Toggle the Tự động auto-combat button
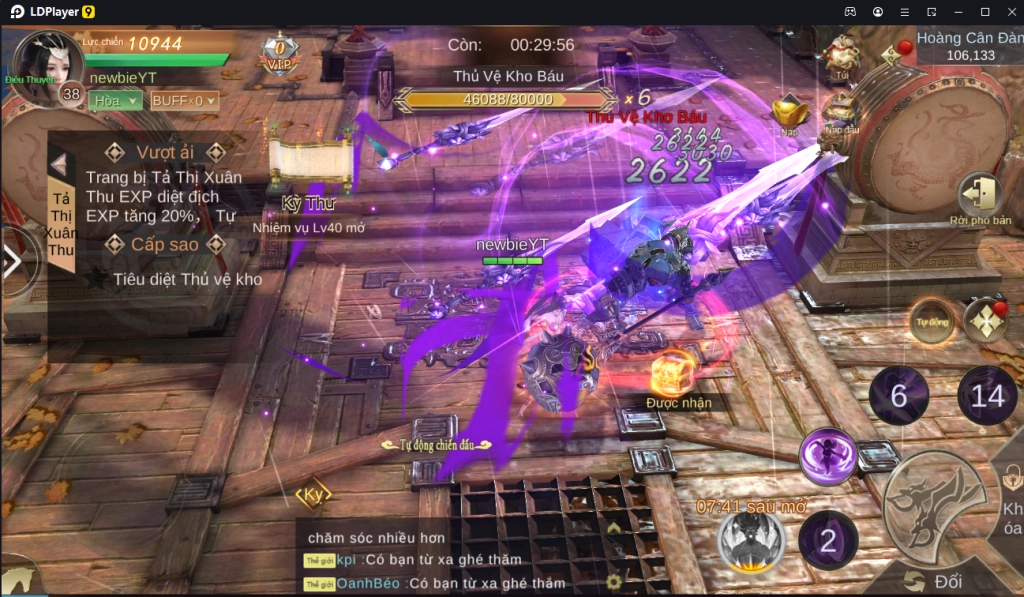 932,321
